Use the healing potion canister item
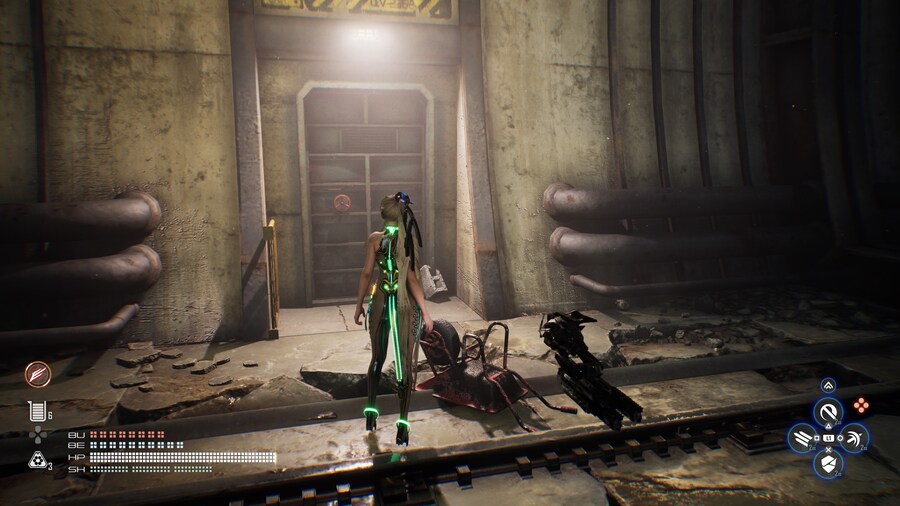 36,410
